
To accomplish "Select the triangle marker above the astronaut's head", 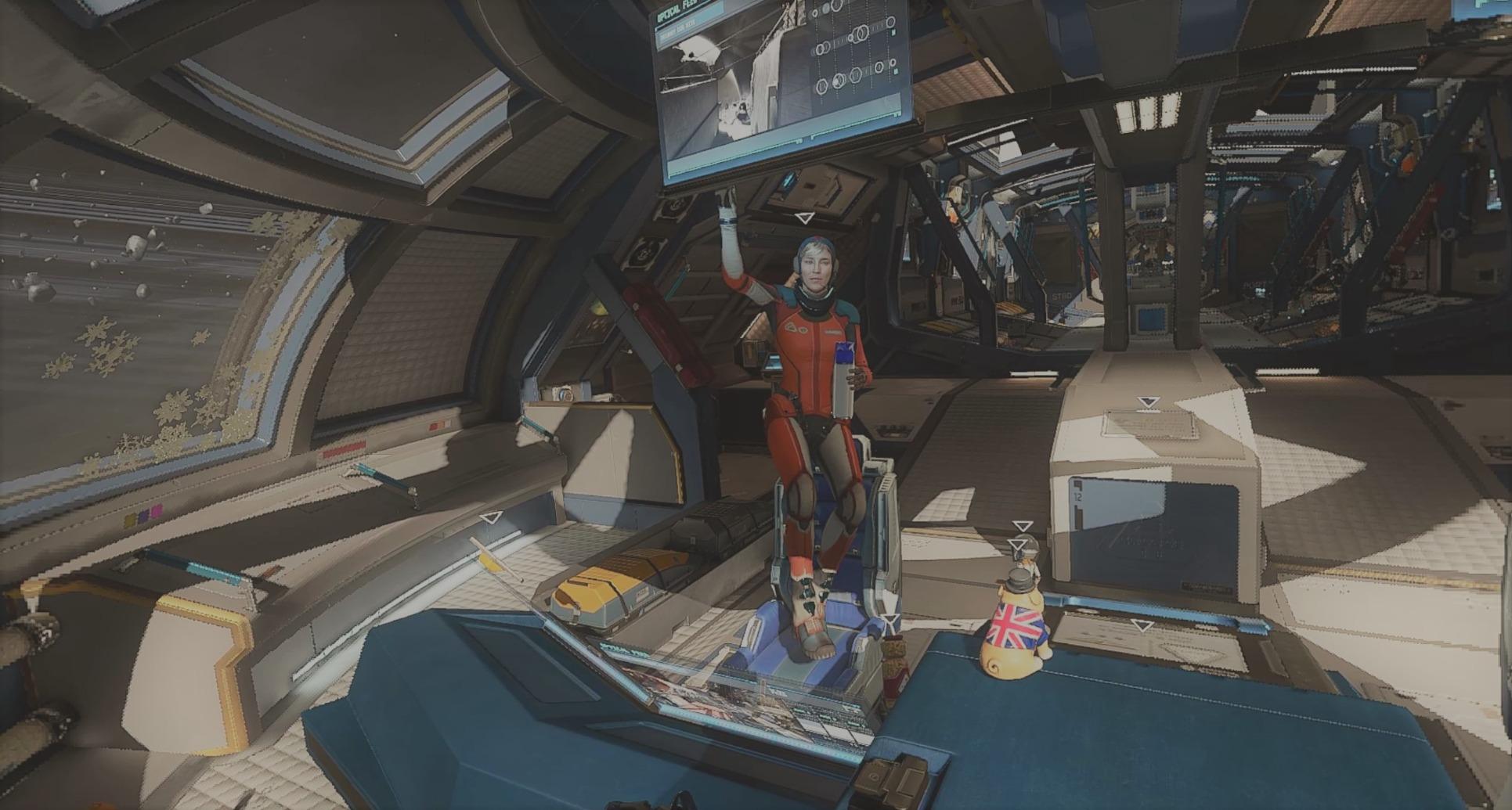I will [804, 218].
